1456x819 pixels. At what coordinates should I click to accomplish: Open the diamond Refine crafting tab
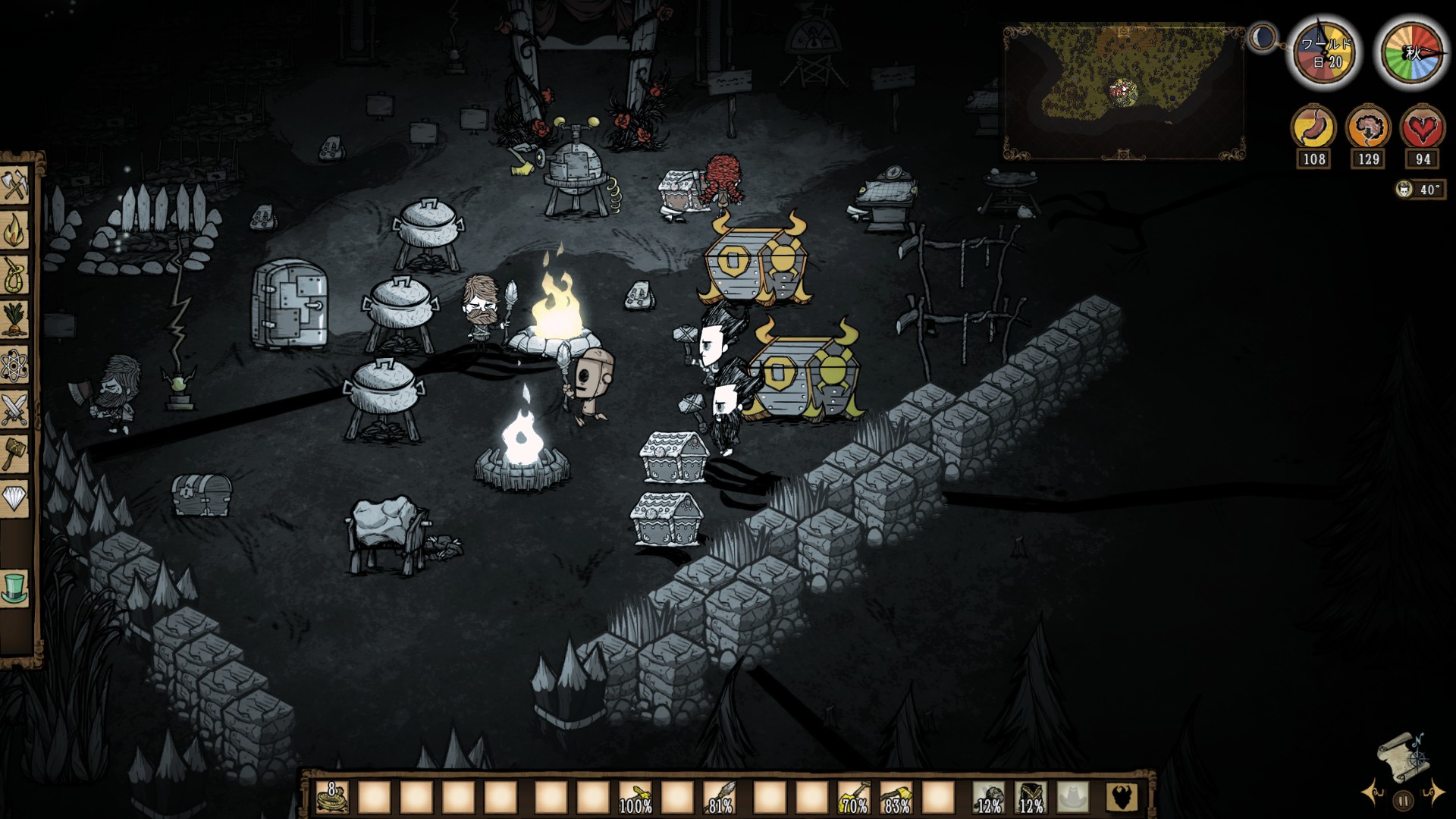pos(15,497)
